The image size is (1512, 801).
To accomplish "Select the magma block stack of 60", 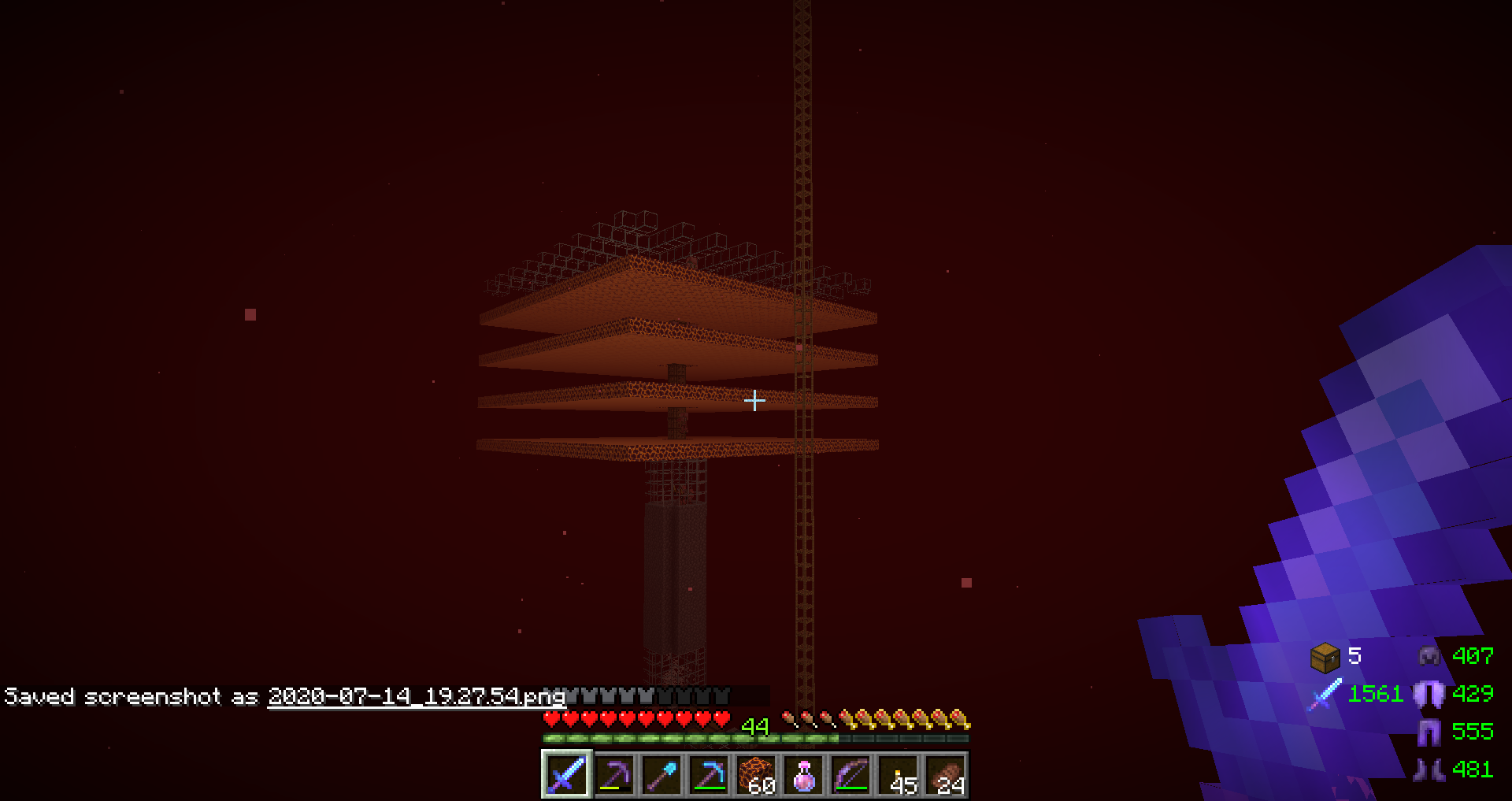I will (756, 775).
